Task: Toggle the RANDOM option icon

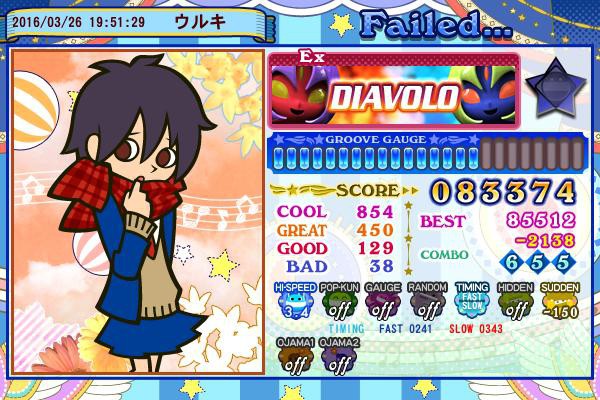Action: (x=427, y=300)
